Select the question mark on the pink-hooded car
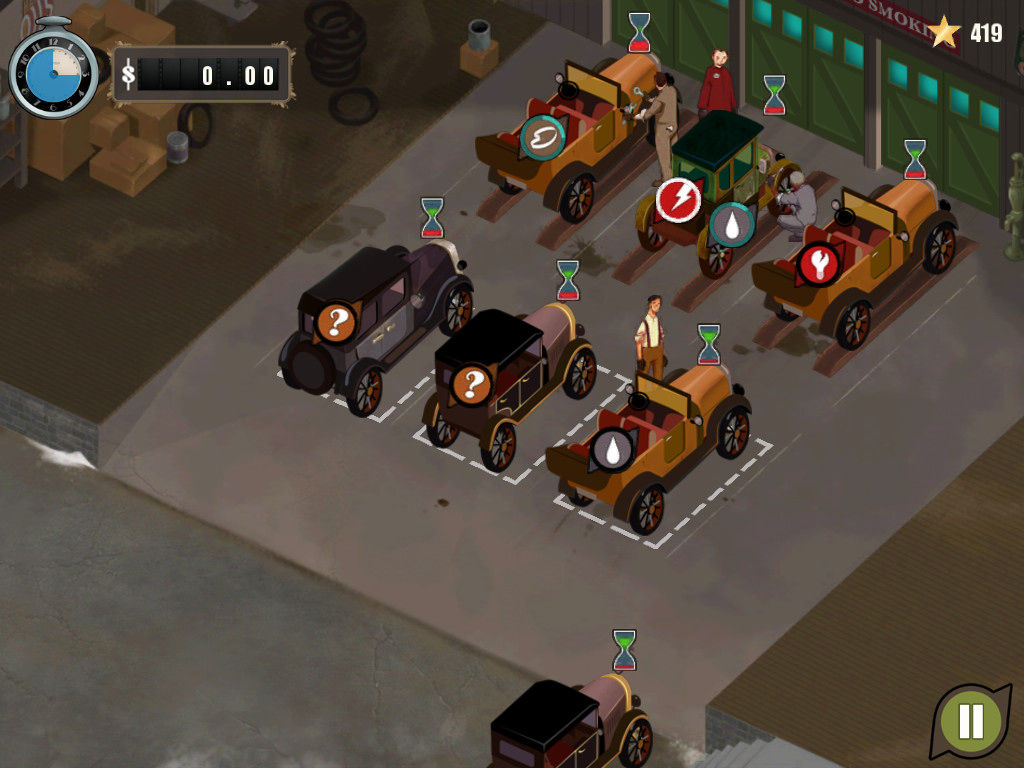This screenshot has width=1024, height=768. pos(472,384)
